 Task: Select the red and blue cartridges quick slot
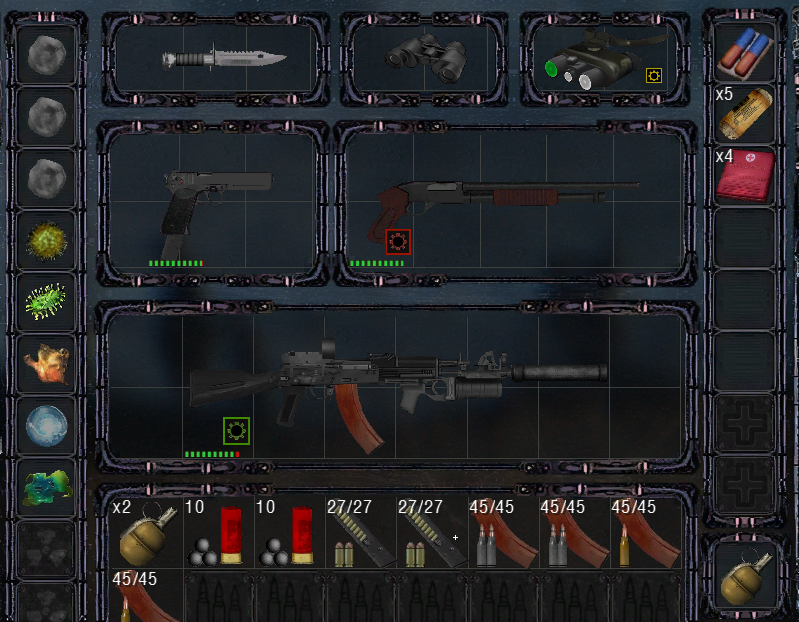(x=745, y=53)
